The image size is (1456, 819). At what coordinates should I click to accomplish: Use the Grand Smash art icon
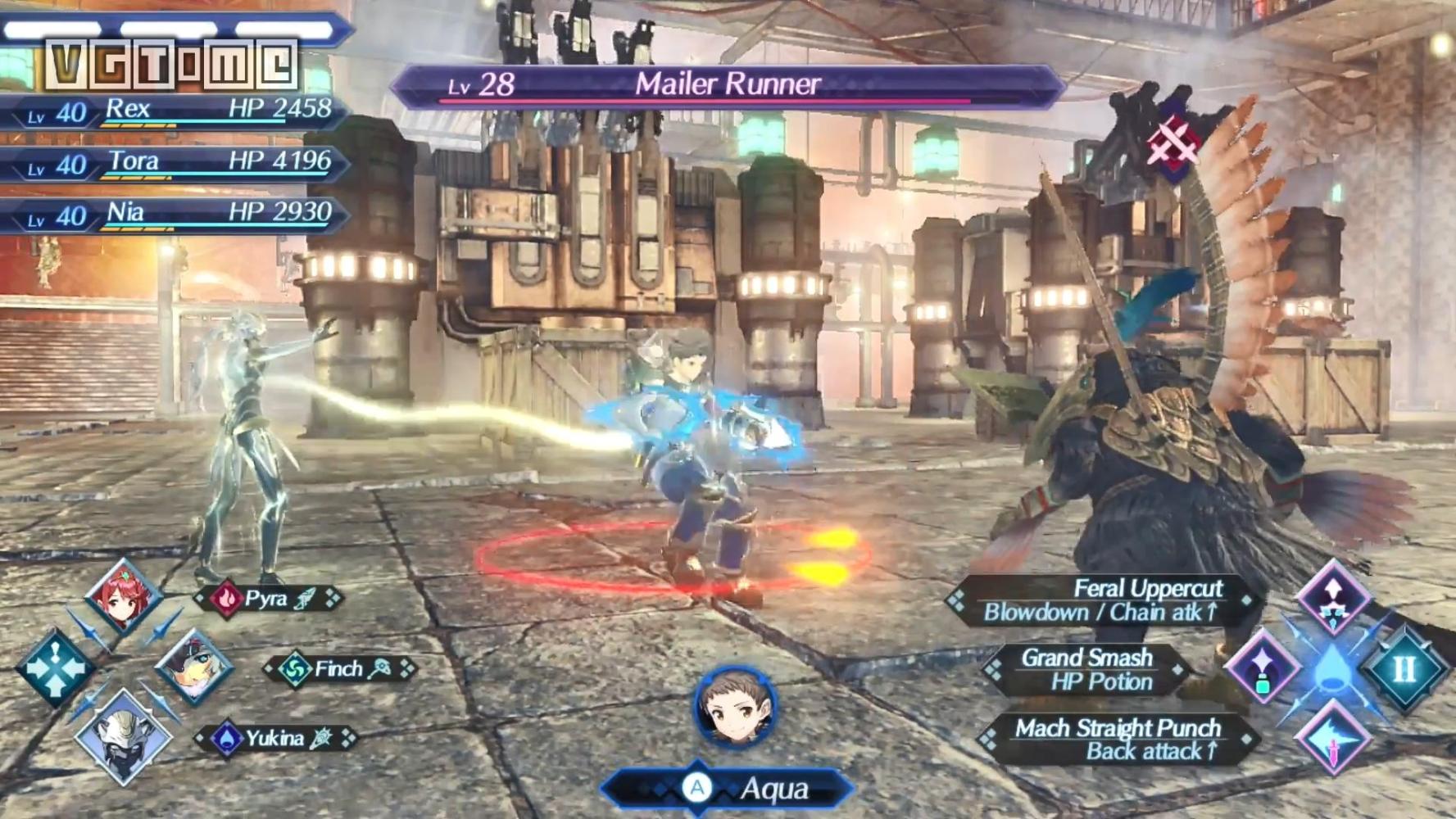pyautogui.click(x=1263, y=668)
